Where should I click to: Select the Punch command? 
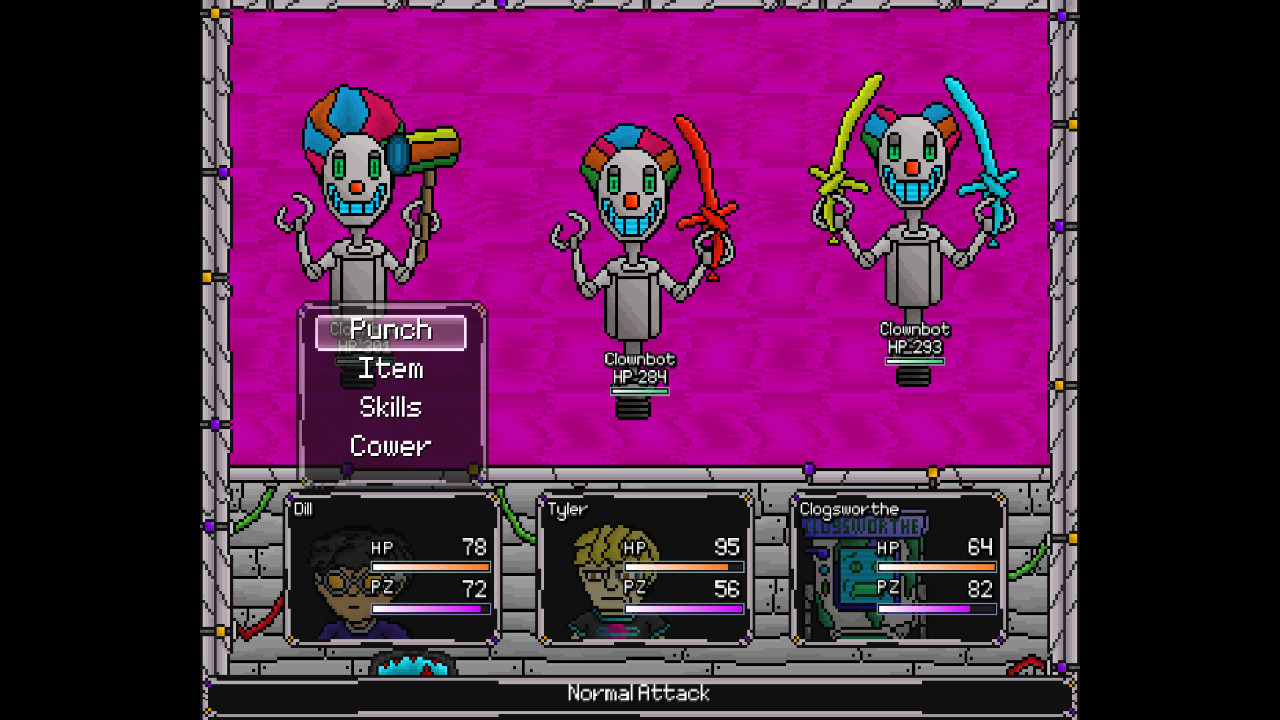coord(390,330)
